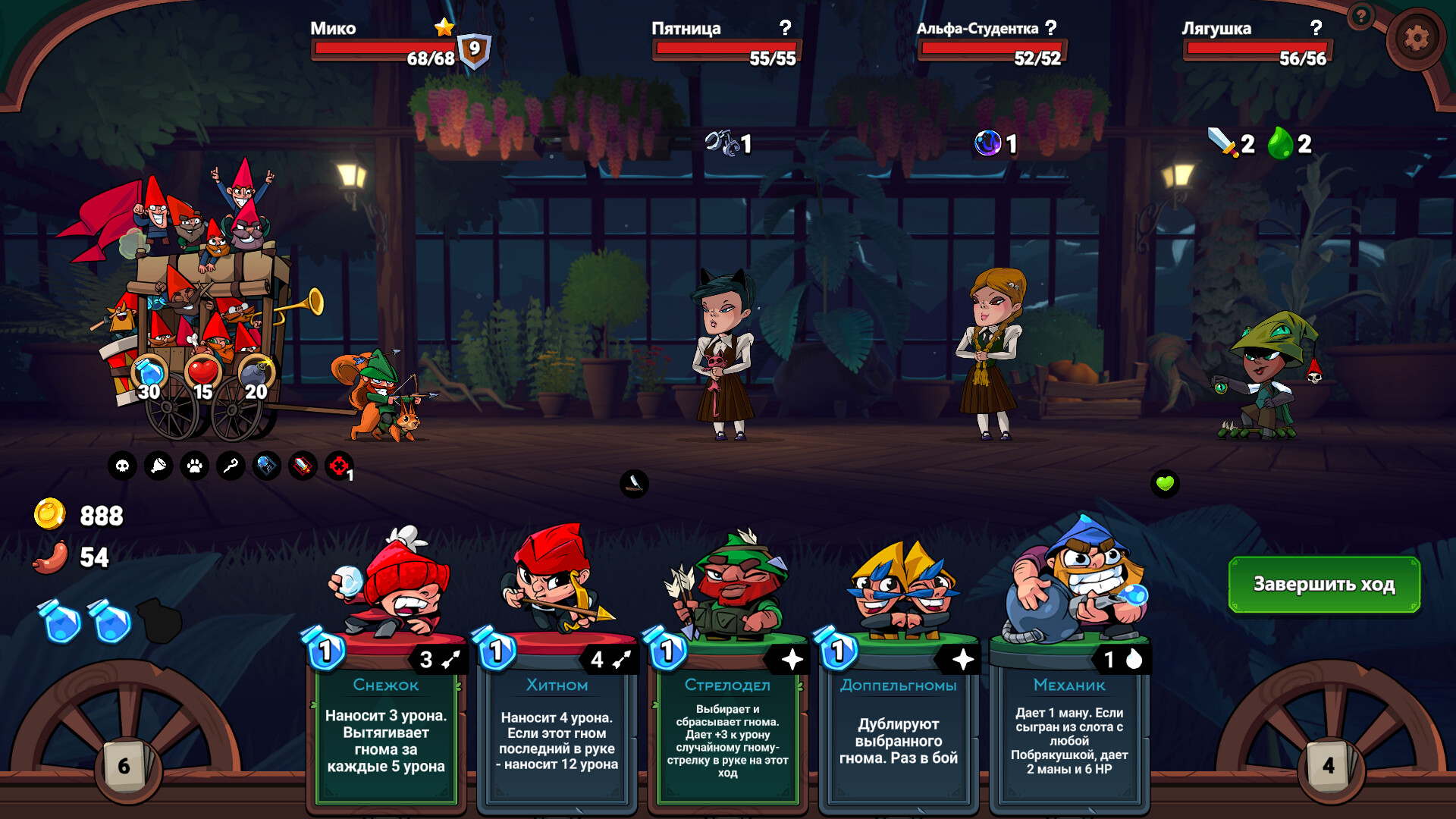Open the draw pile showing 6
This screenshot has width=1456, height=819.
click(125, 766)
